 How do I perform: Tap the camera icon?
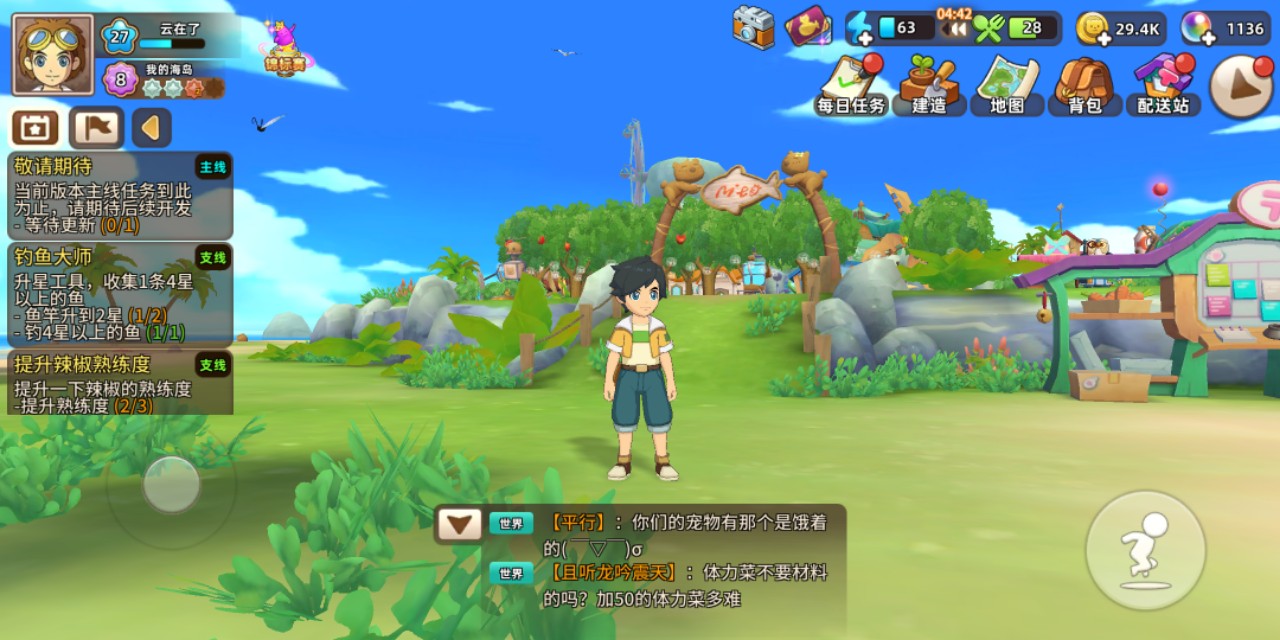click(753, 27)
